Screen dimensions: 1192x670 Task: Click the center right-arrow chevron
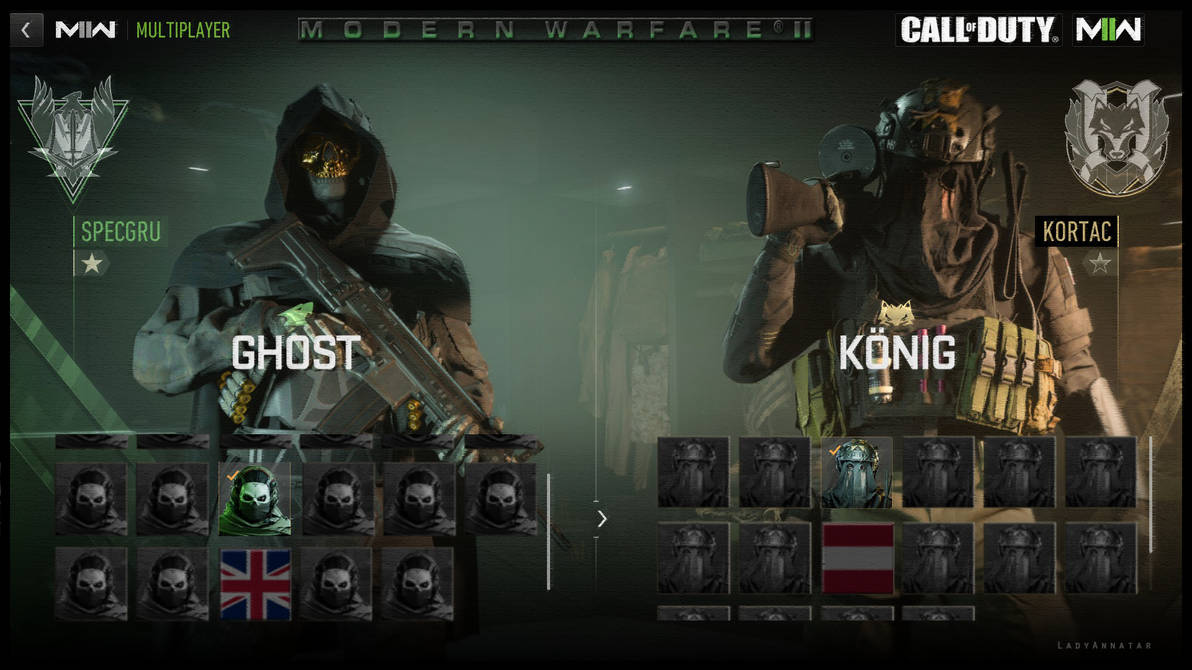601,518
